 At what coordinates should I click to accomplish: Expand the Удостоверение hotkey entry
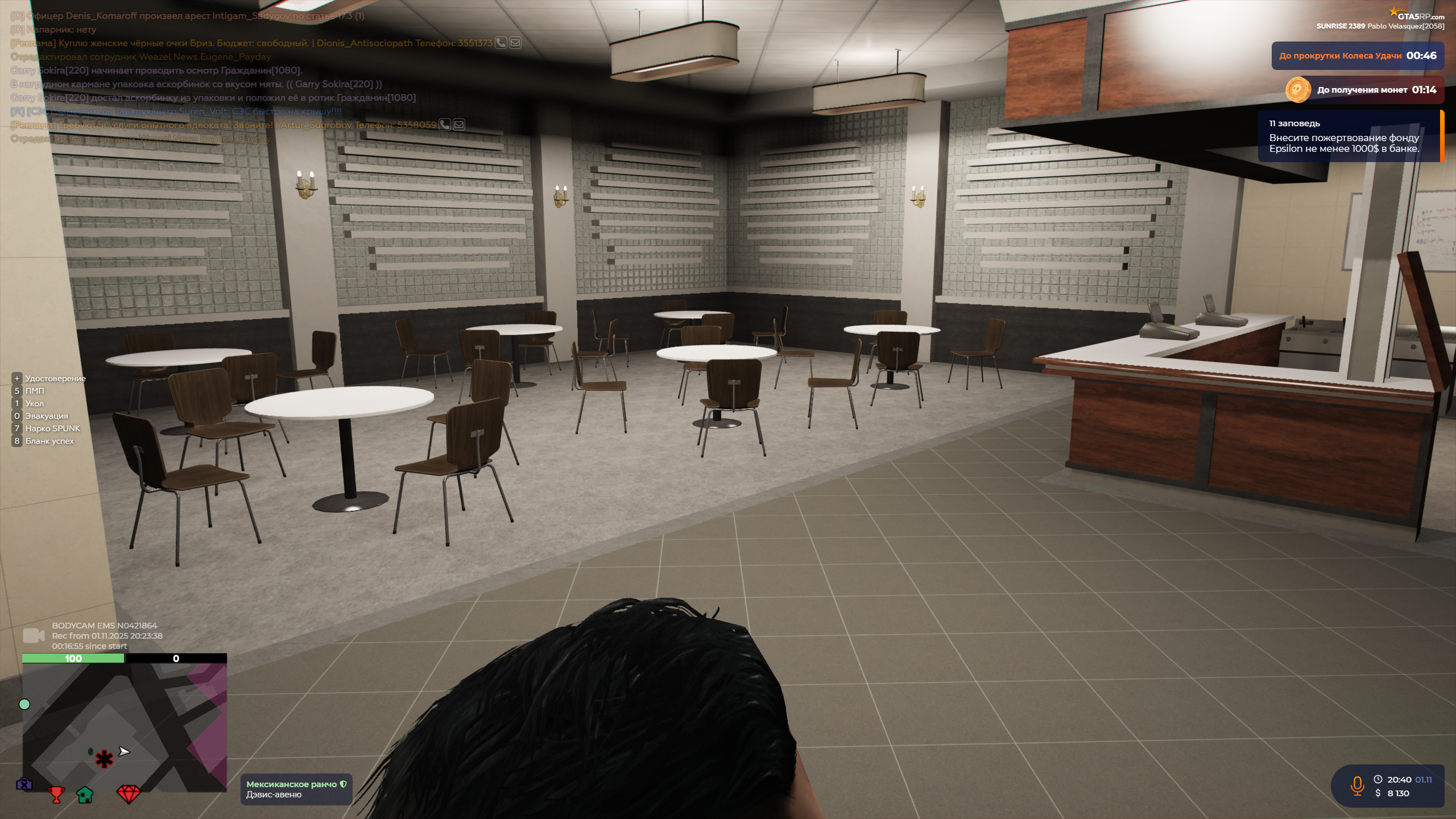click(x=55, y=378)
